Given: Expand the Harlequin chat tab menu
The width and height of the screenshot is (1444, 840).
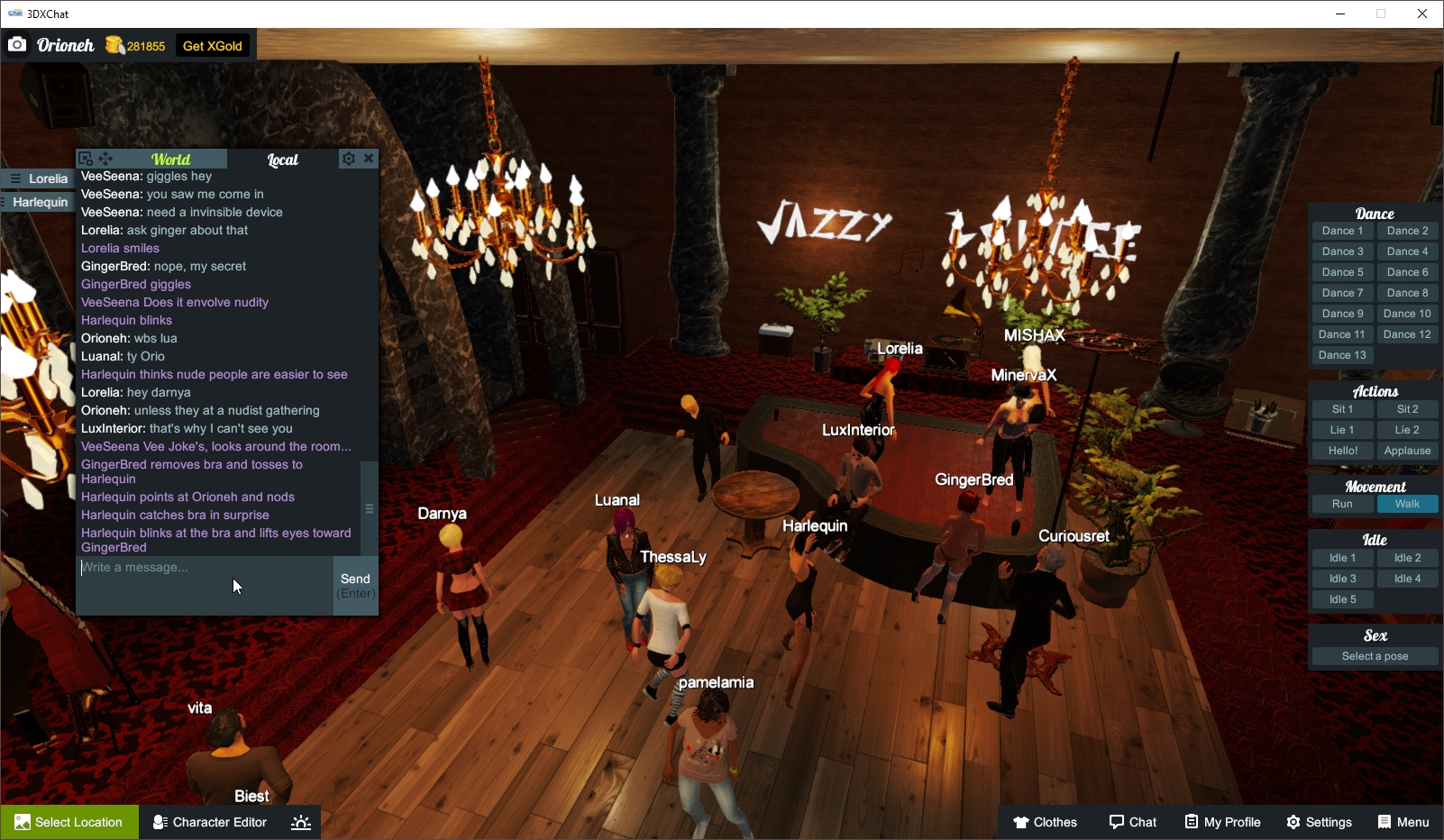Looking at the screenshot, I should (3, 201).
